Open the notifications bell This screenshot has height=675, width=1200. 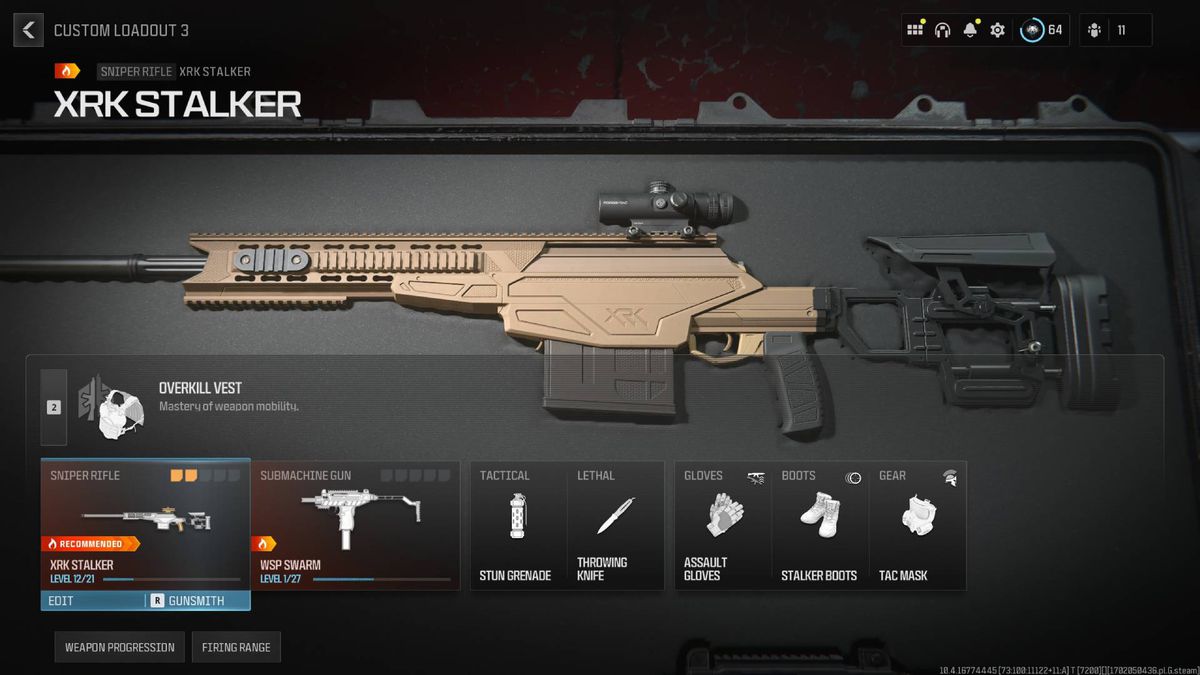tap(969, 30)
